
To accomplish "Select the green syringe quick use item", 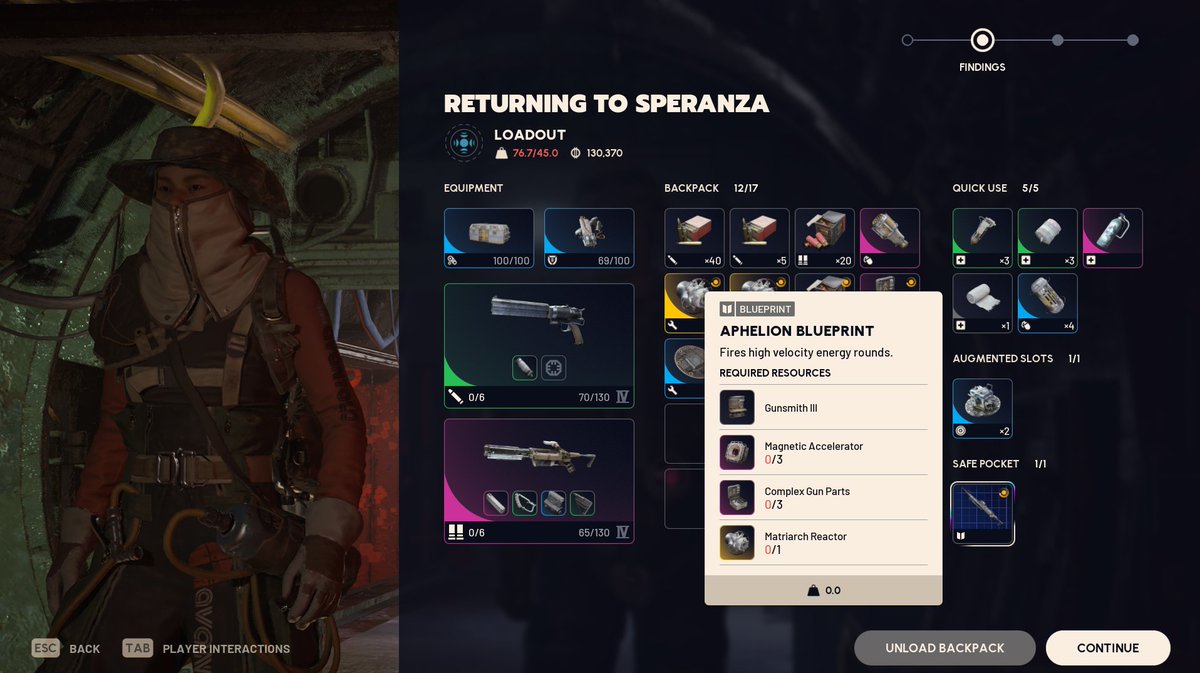I will click(x=982, y=238).
